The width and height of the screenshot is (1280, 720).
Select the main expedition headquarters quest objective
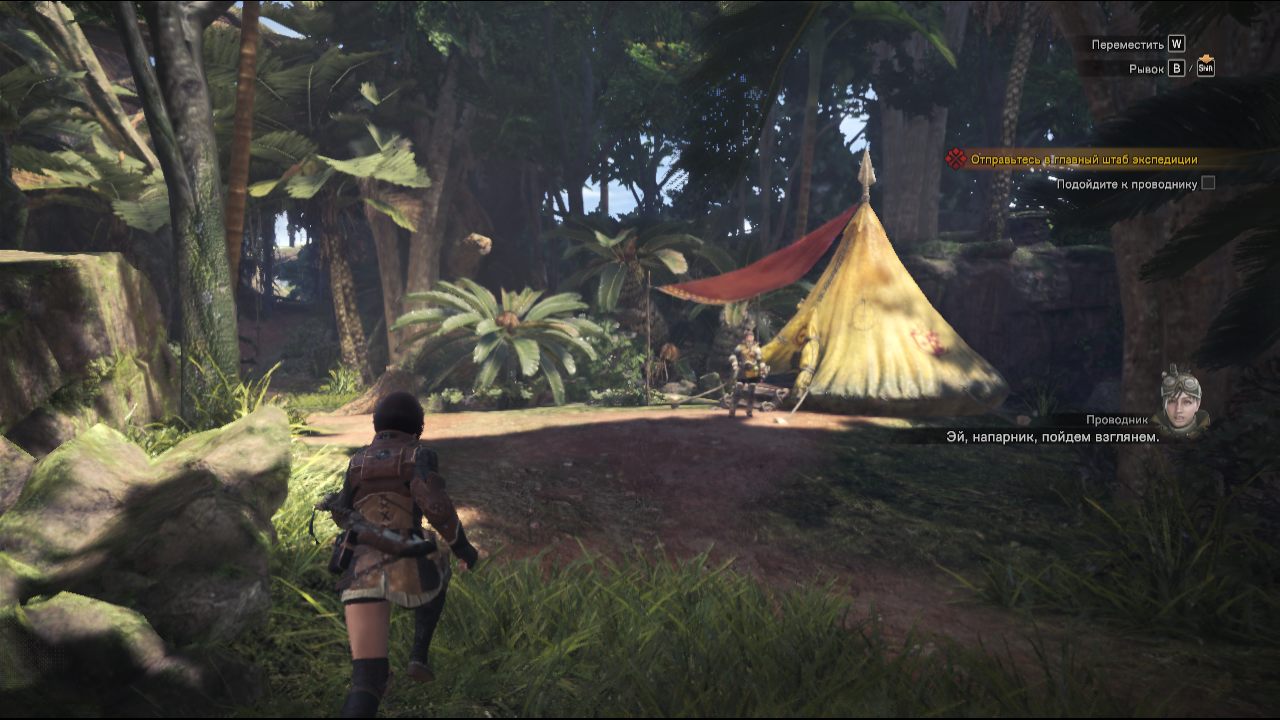(1083, 159)
